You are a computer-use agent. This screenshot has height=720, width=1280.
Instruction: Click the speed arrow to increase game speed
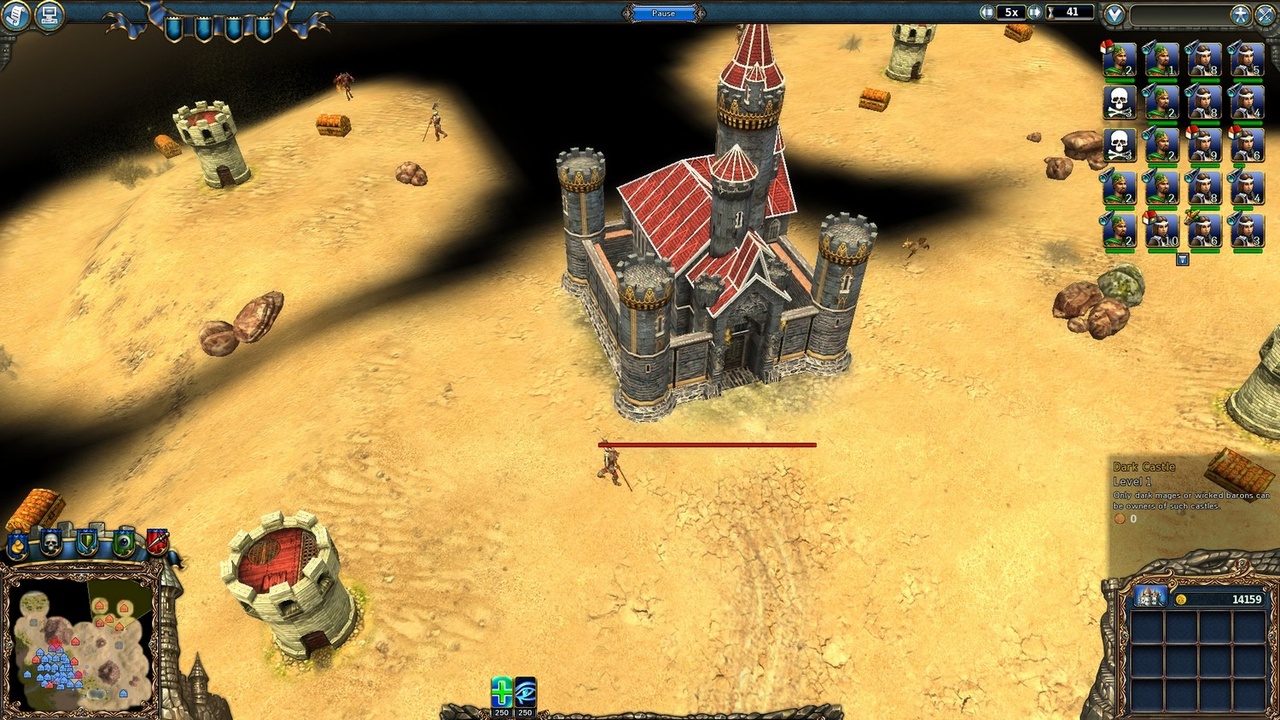pos(1033,12)
